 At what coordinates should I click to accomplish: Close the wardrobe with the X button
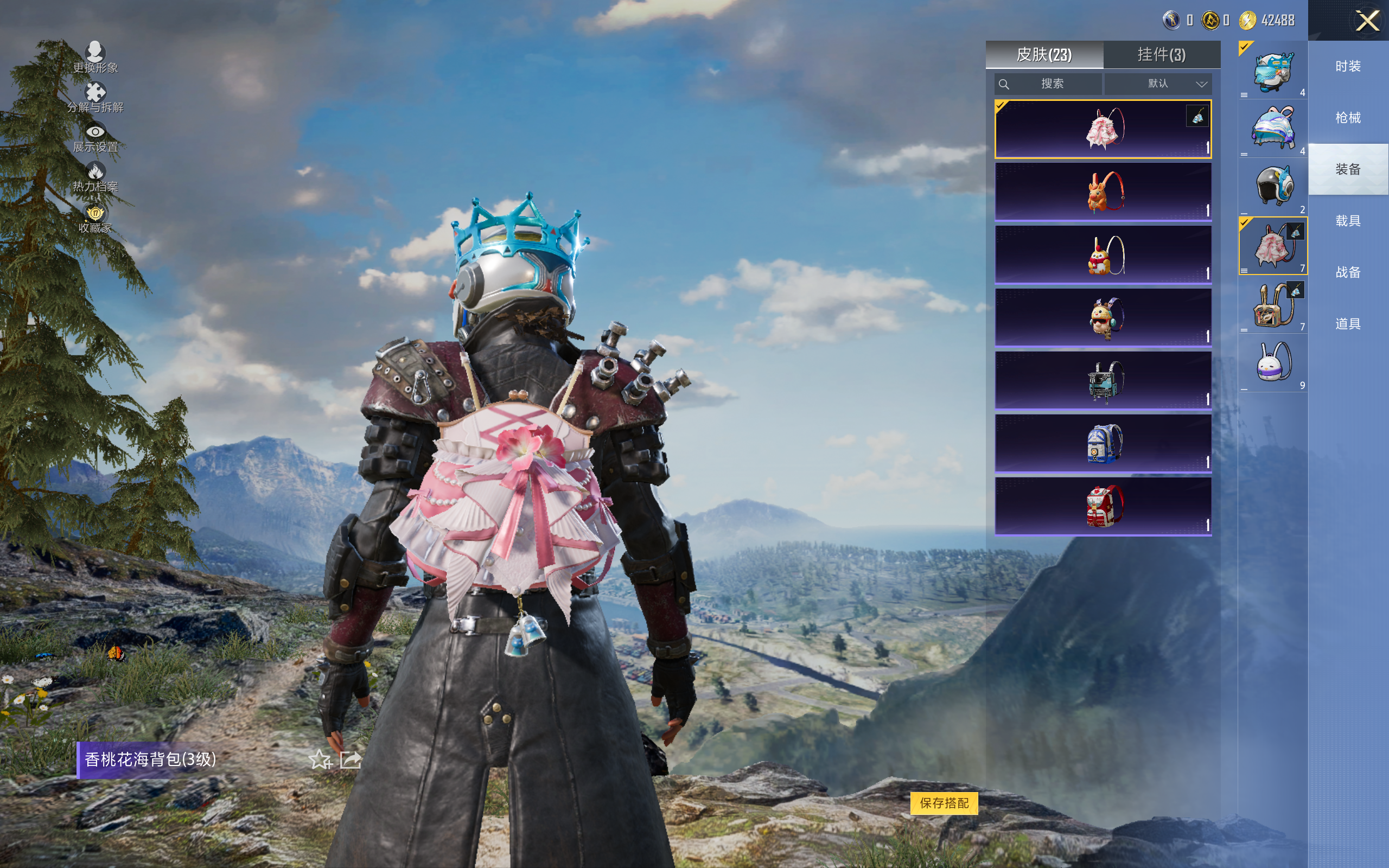coord(1367,21)
